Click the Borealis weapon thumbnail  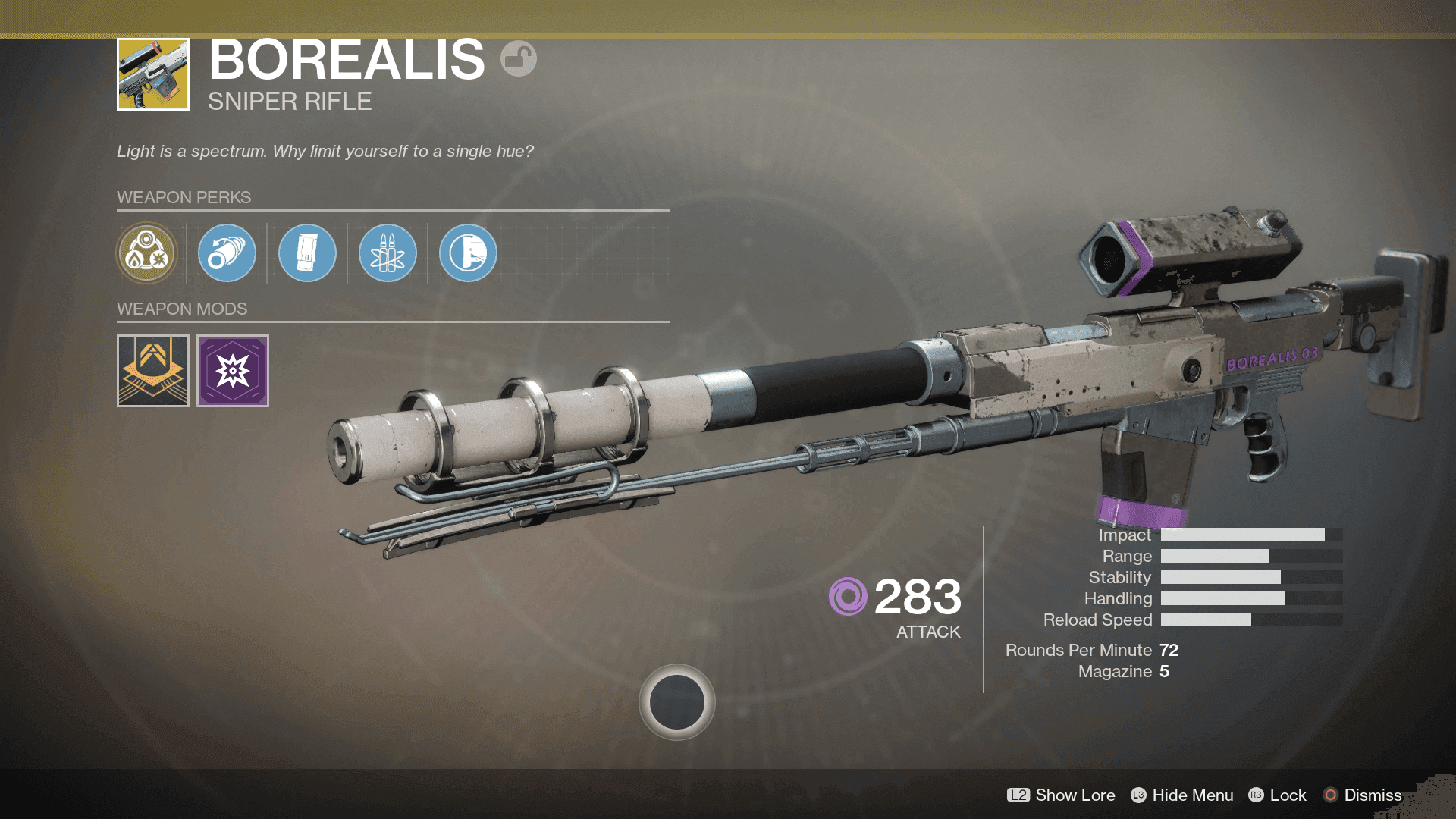pyautogui.click(x=153, y=74)
